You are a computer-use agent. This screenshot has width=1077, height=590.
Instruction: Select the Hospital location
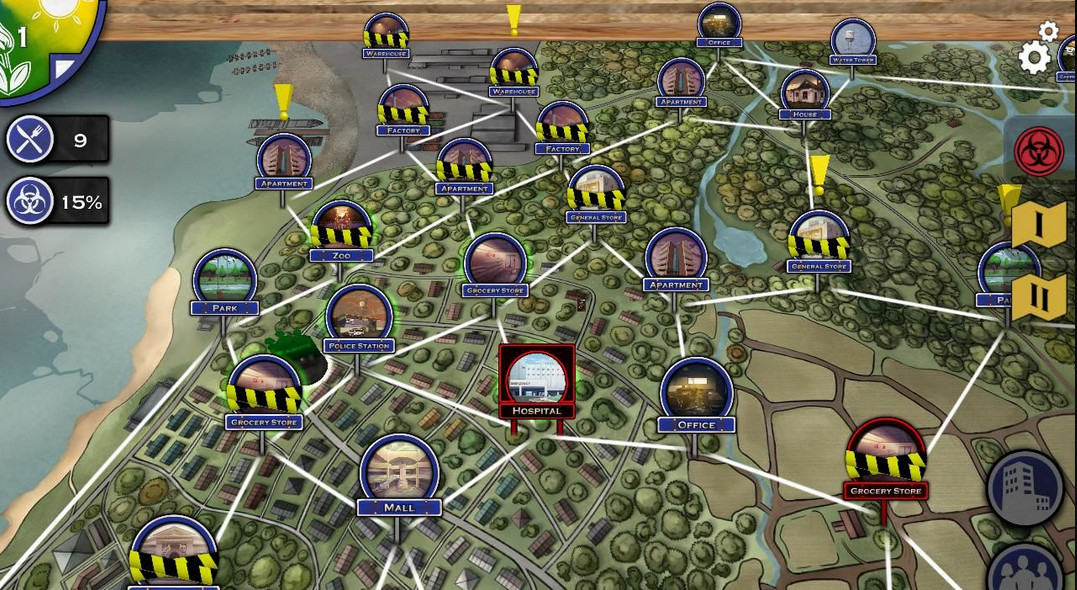537,380
